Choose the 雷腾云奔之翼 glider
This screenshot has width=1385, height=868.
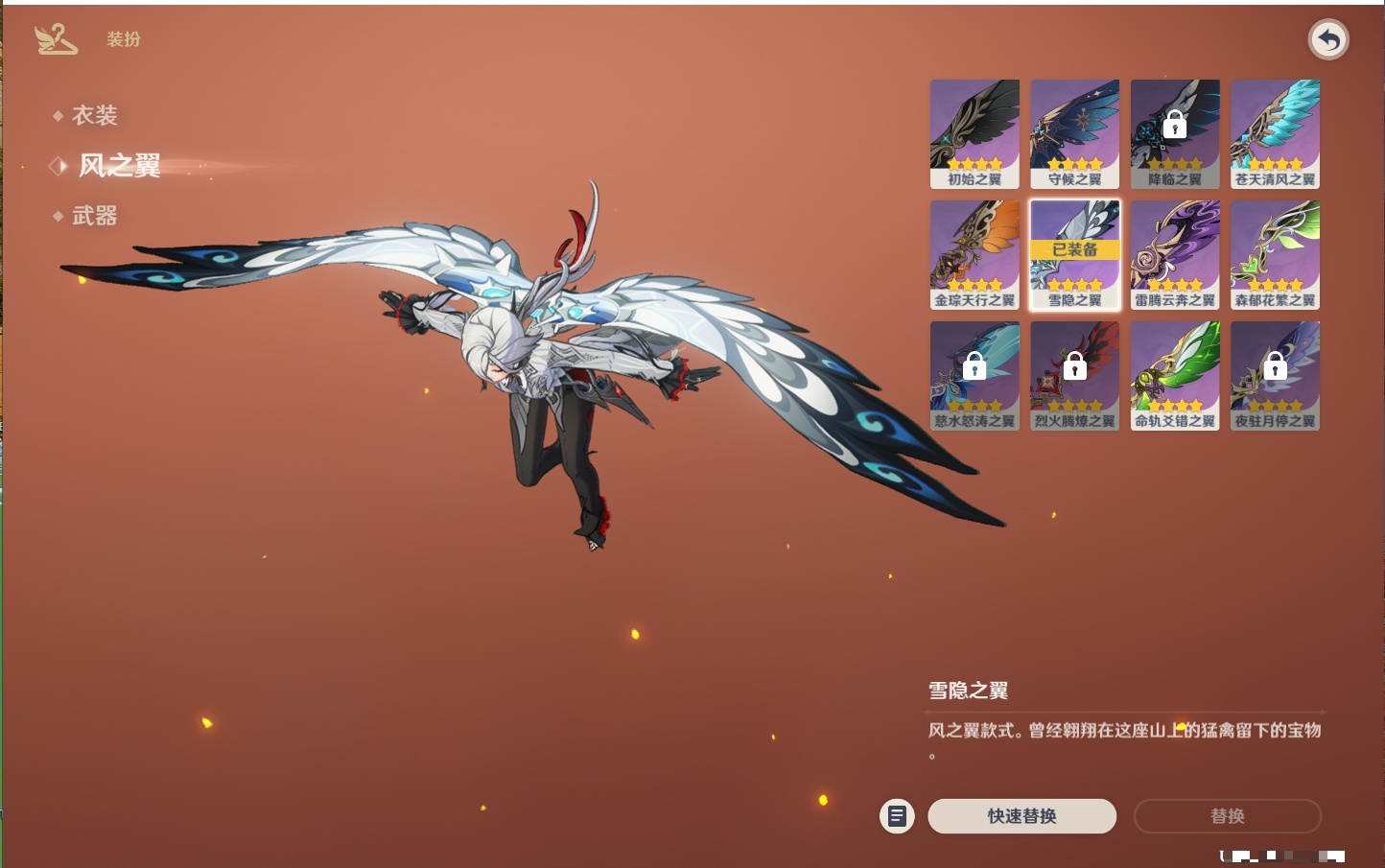click(x=1175, y=254)
